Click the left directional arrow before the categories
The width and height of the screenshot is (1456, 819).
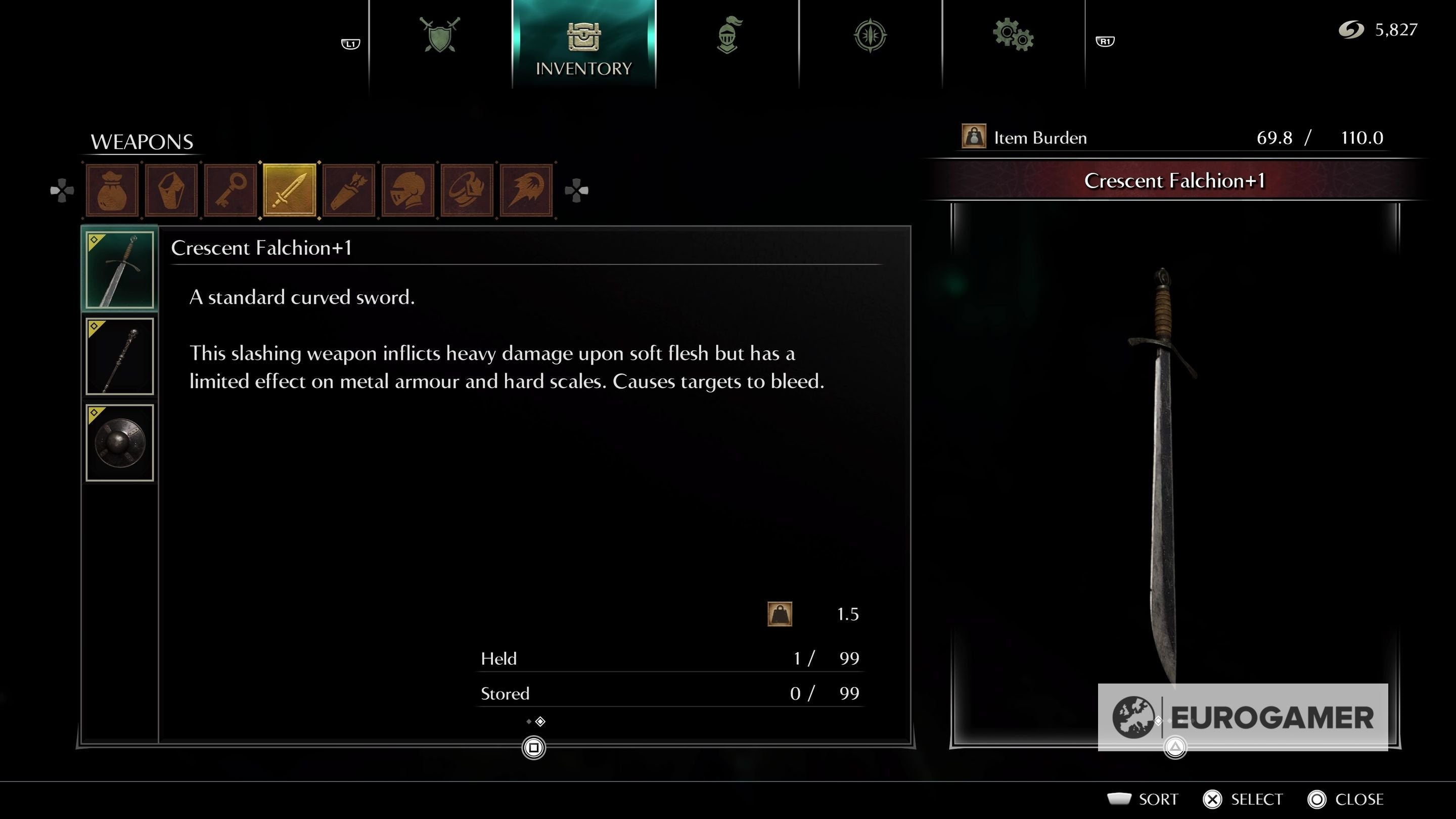click(62, 191)
